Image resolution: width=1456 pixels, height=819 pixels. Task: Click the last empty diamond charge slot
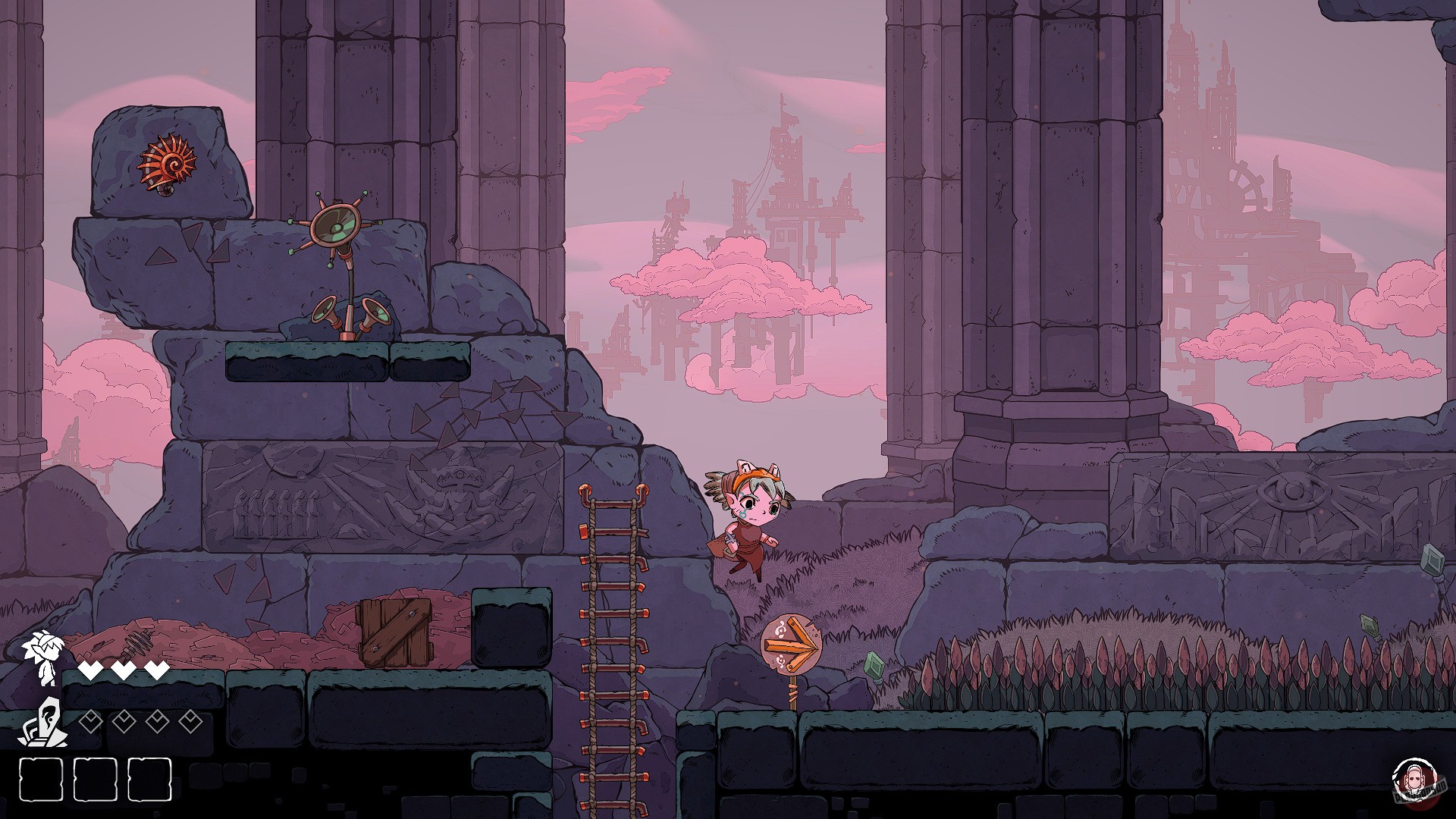click(190, 721)
